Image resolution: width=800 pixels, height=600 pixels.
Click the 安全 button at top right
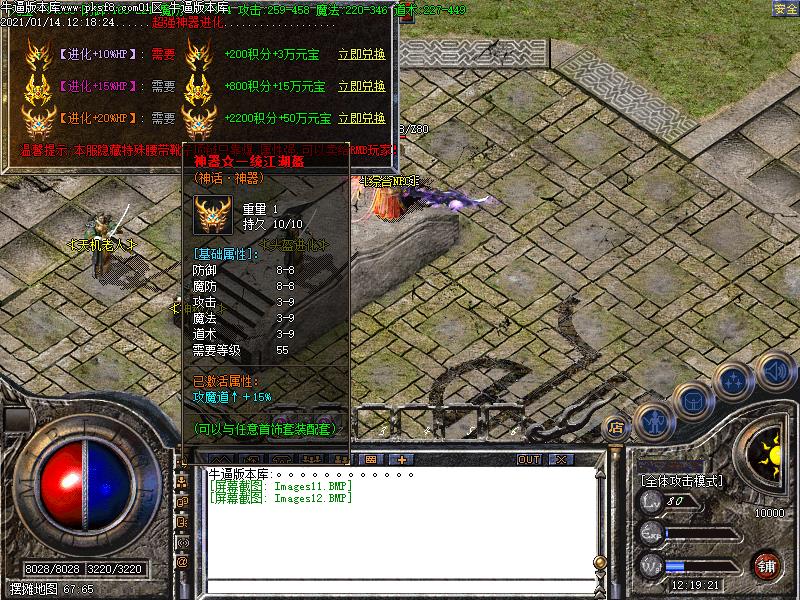coord(786,9)
